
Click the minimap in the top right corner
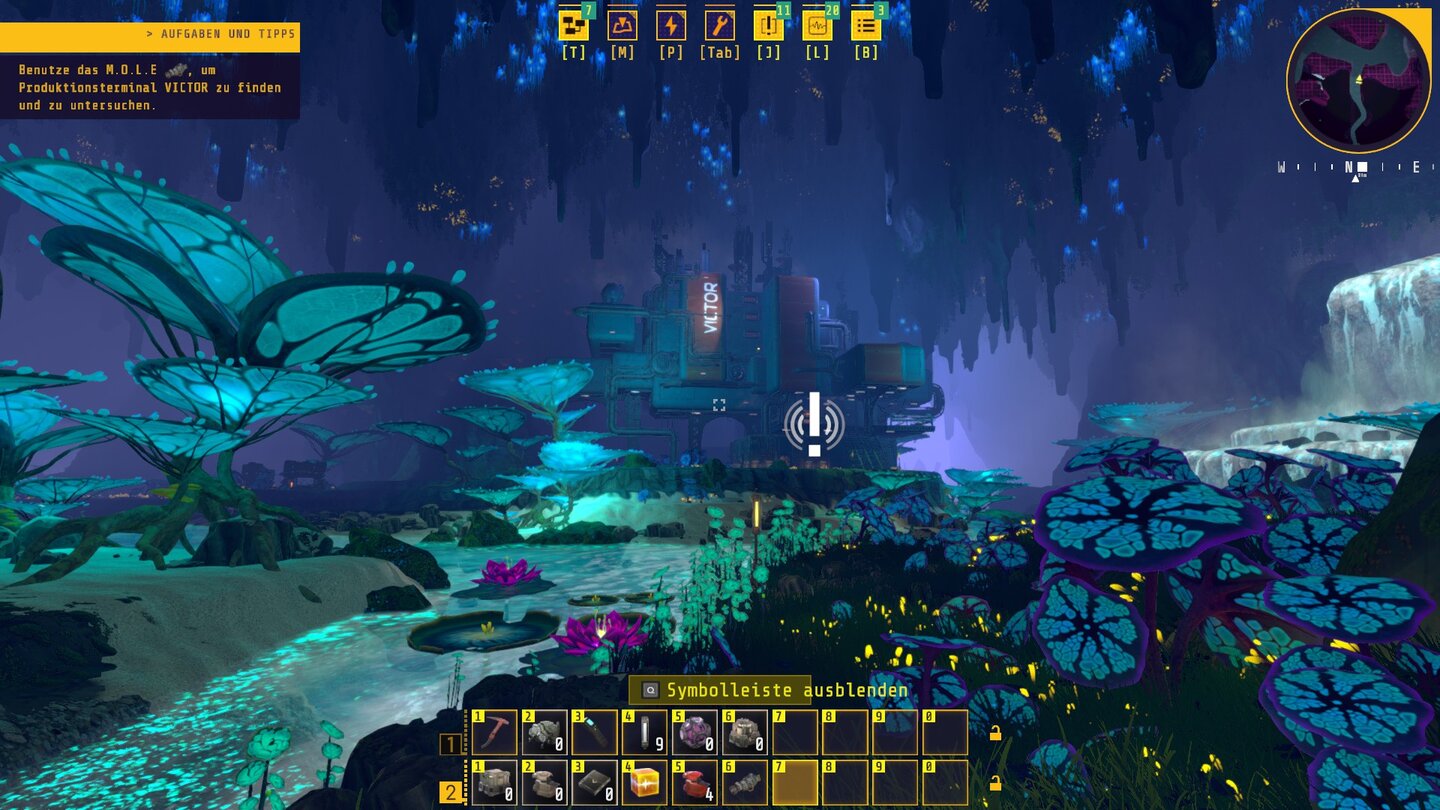[1358, 80]
